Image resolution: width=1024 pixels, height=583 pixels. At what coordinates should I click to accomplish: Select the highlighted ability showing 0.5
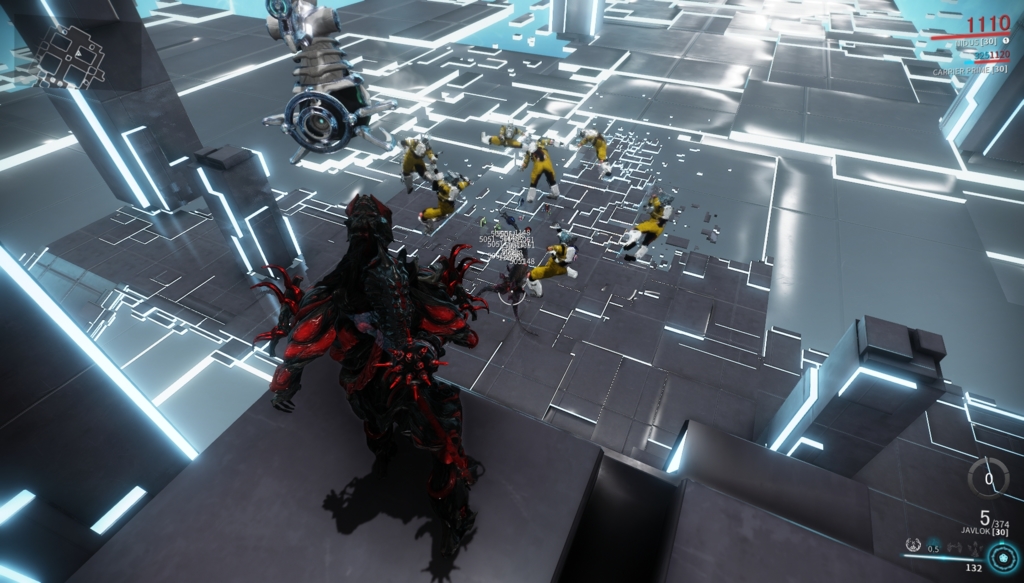point(932,547)
